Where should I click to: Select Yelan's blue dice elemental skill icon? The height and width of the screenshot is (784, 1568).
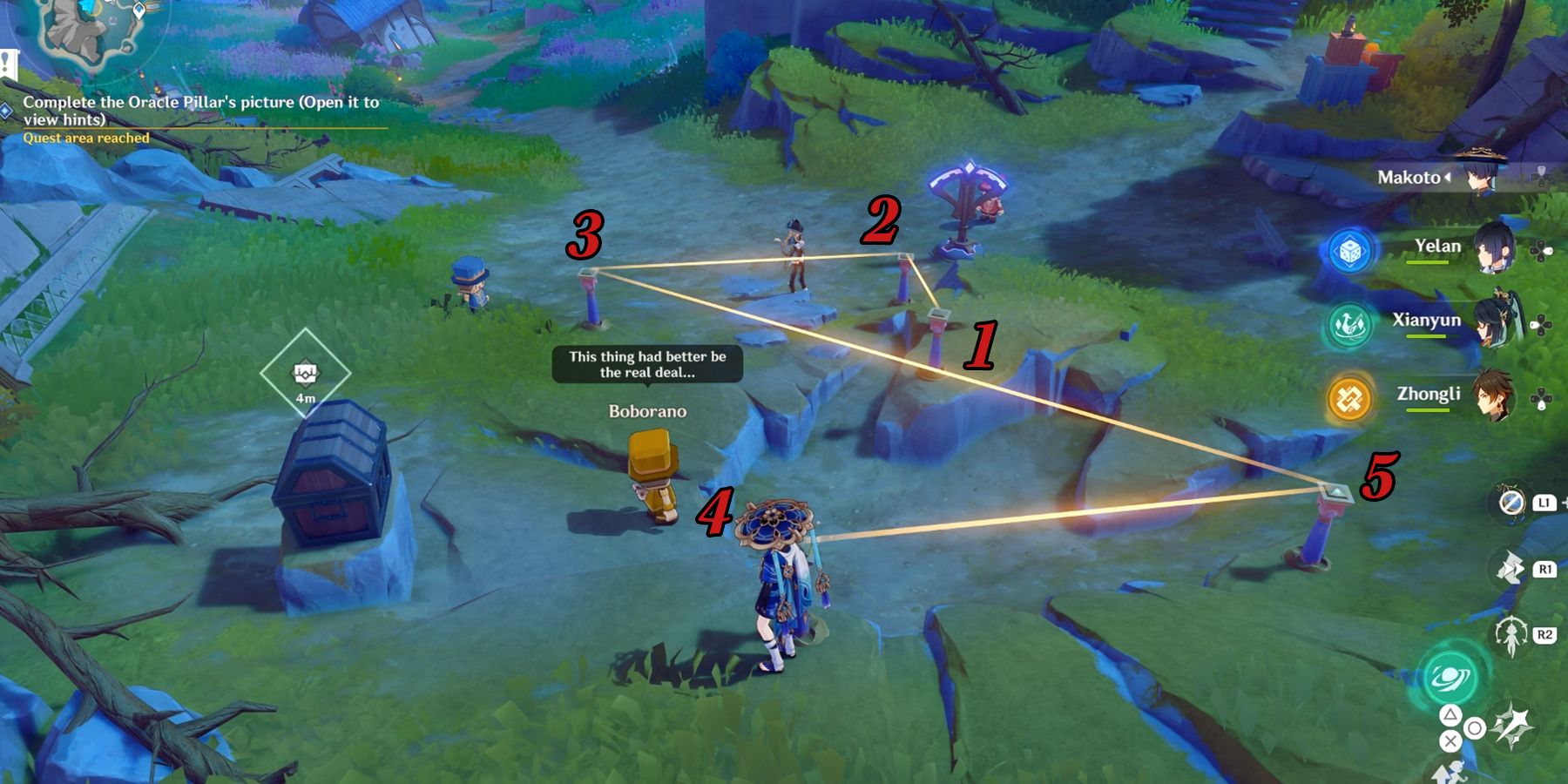pos(1352,251)
